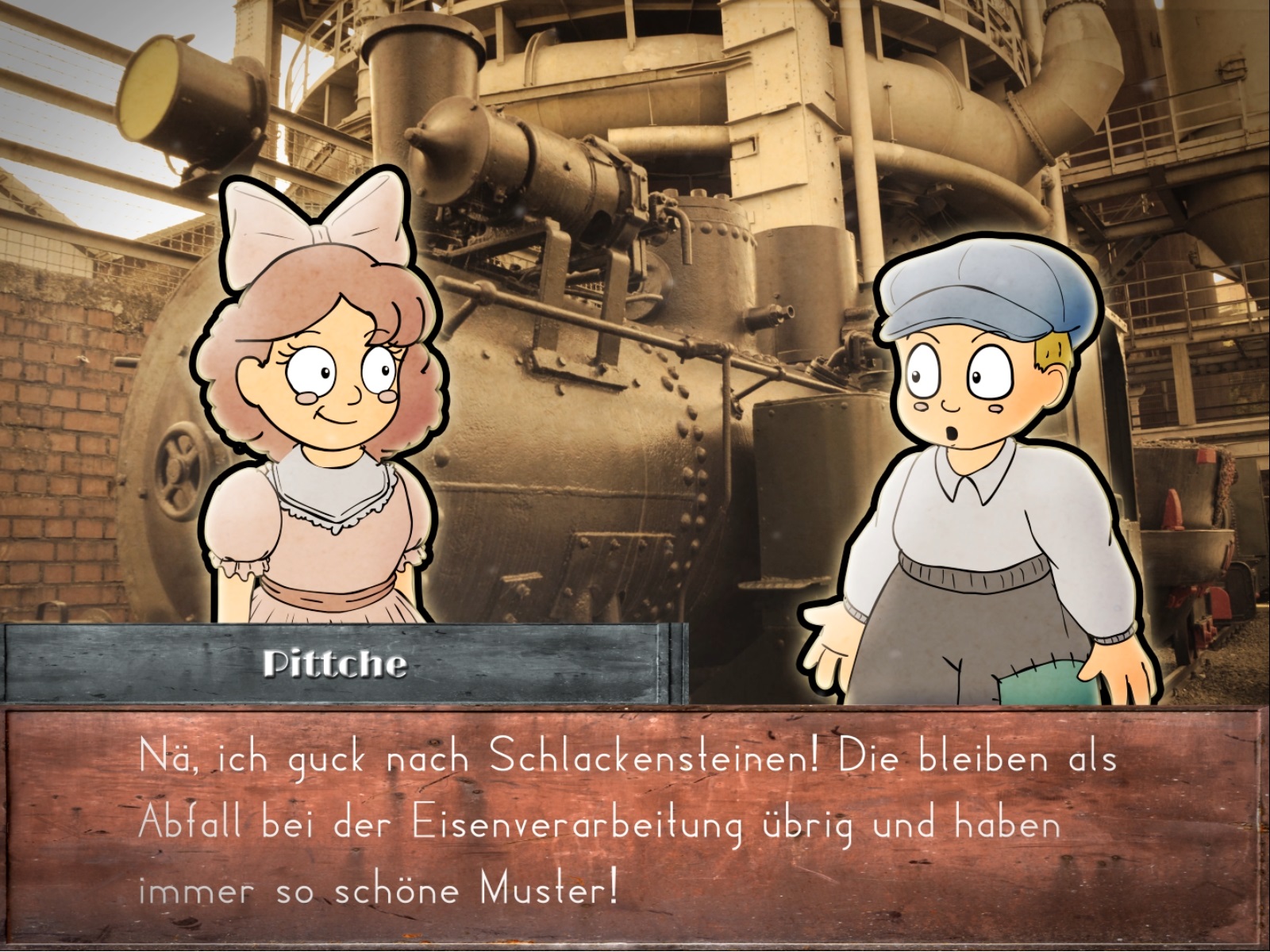Advance the dialogue by clicking the text box
1270x952 pixels.
(x=633, y=825)
